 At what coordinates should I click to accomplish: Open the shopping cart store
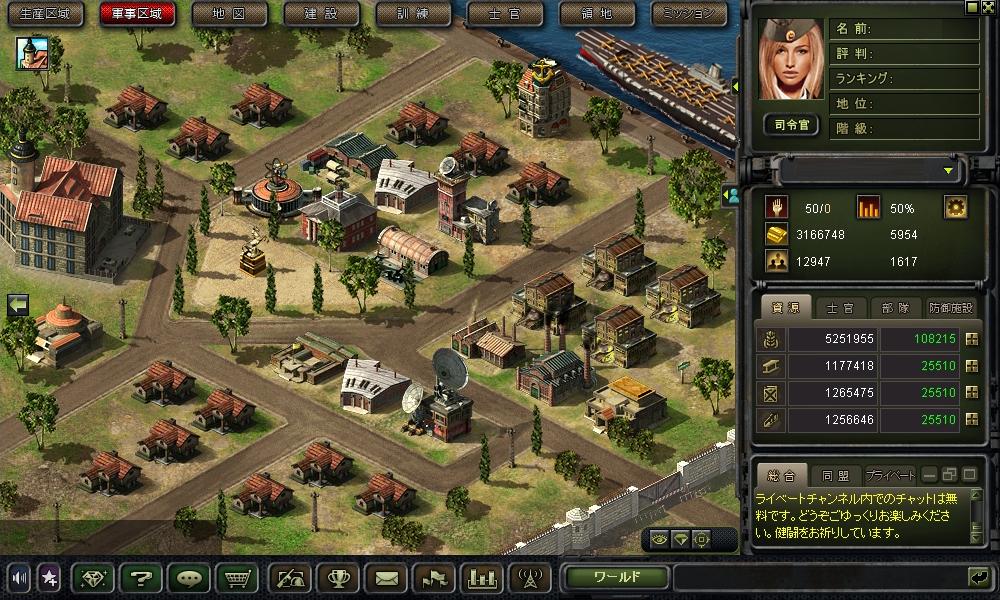point(237,577)
